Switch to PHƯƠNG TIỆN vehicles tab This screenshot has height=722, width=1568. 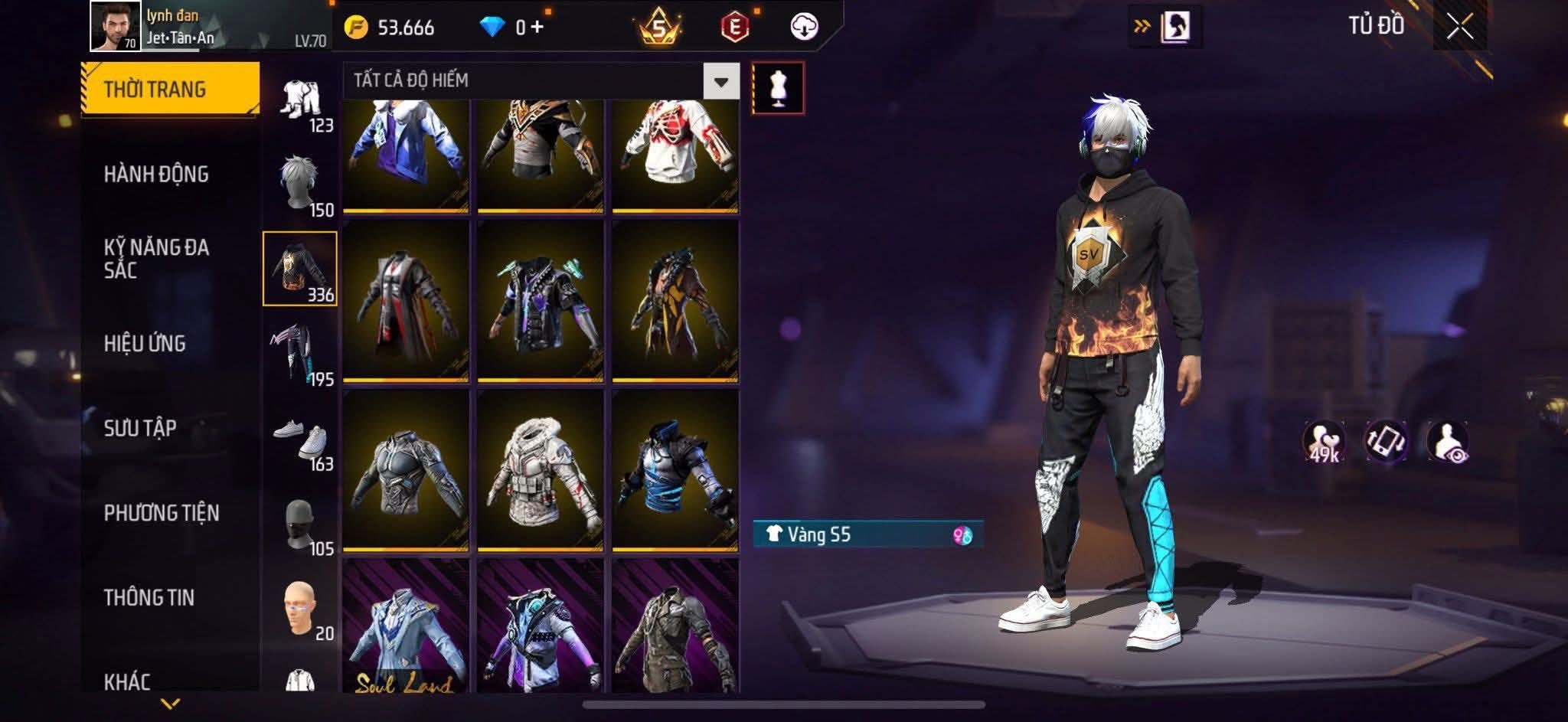coord(162,513)
